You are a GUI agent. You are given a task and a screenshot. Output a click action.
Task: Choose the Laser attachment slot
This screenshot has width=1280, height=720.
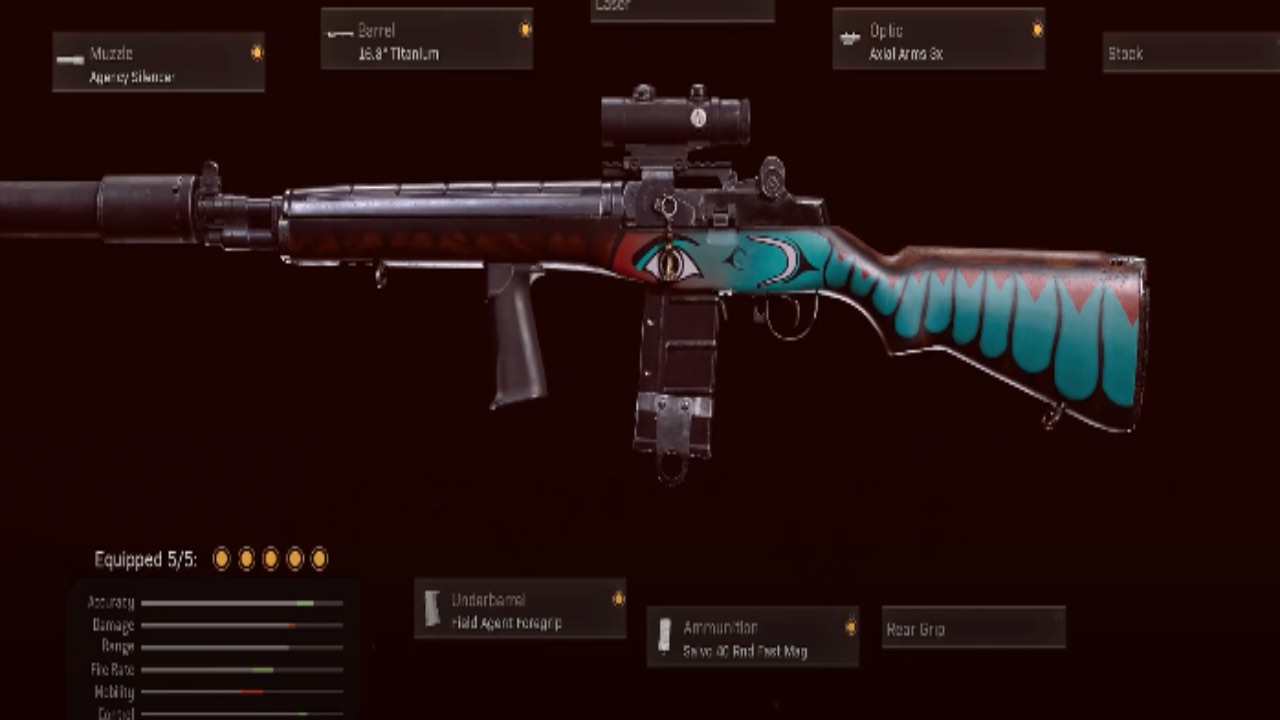[682, 9]
